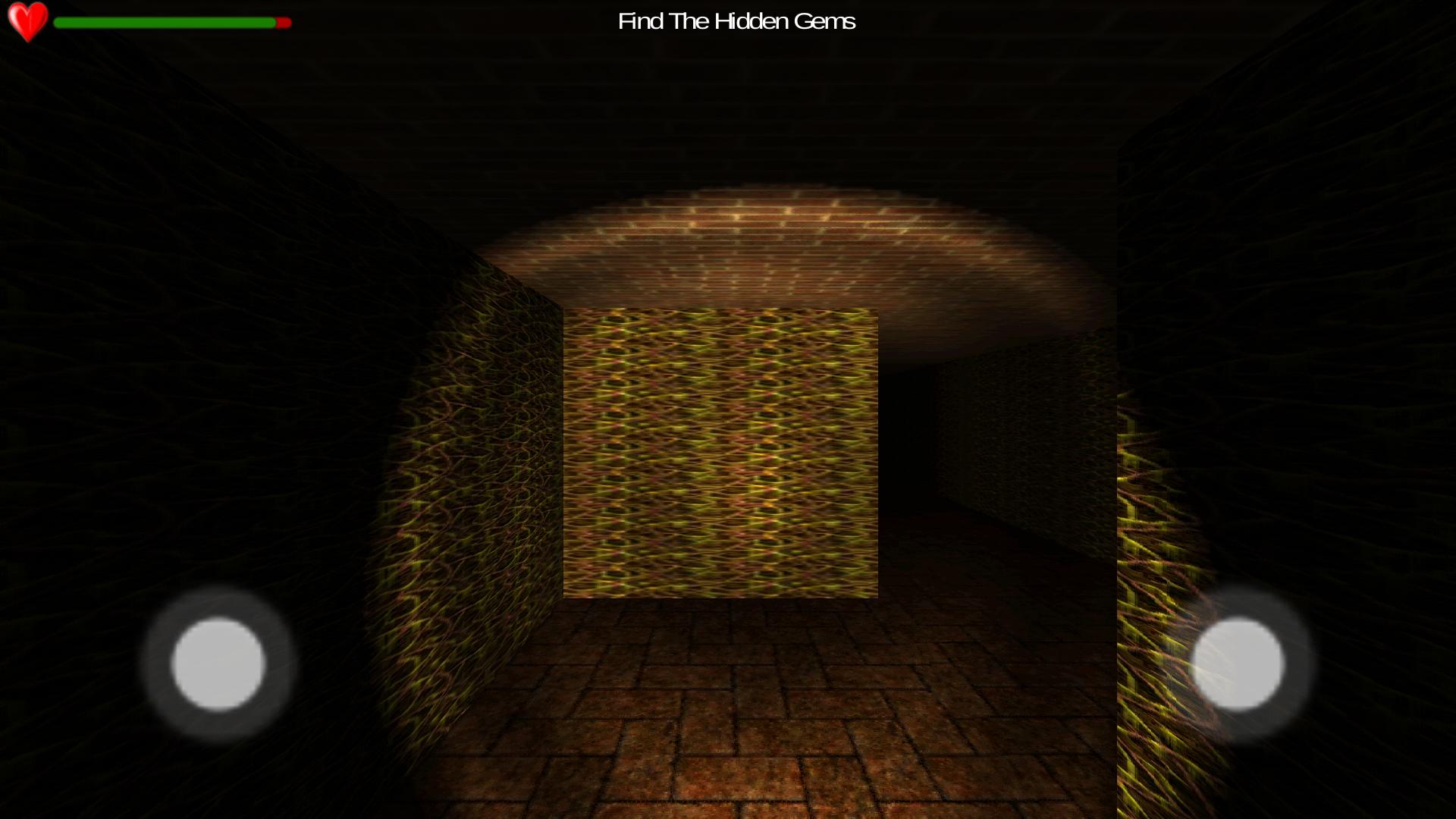Viewport: 1456px width, 819px height.
Task: Select the 'Find The Hidden Gems' title
Action: click(736, 21)
